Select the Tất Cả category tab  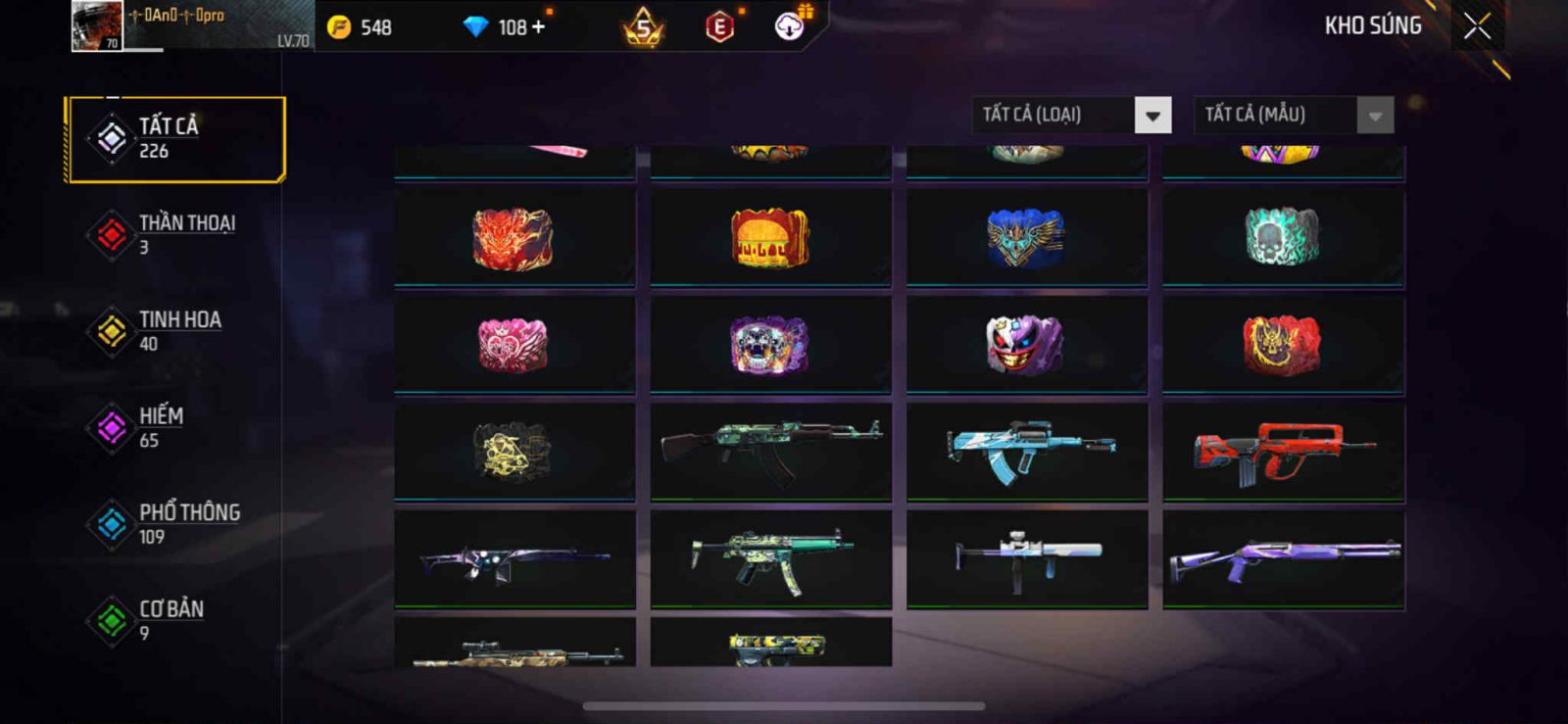point(176,139)
